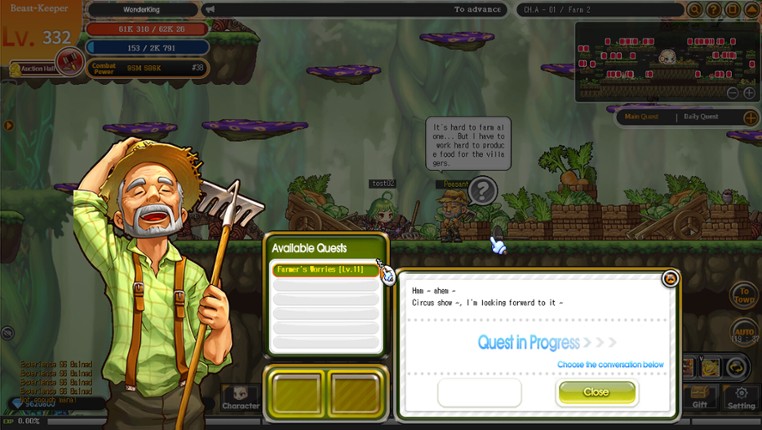The width and height of the screenshot is (762, 430).
Task: Switch to the Main Quest tab
Action: tap(640, 117)
